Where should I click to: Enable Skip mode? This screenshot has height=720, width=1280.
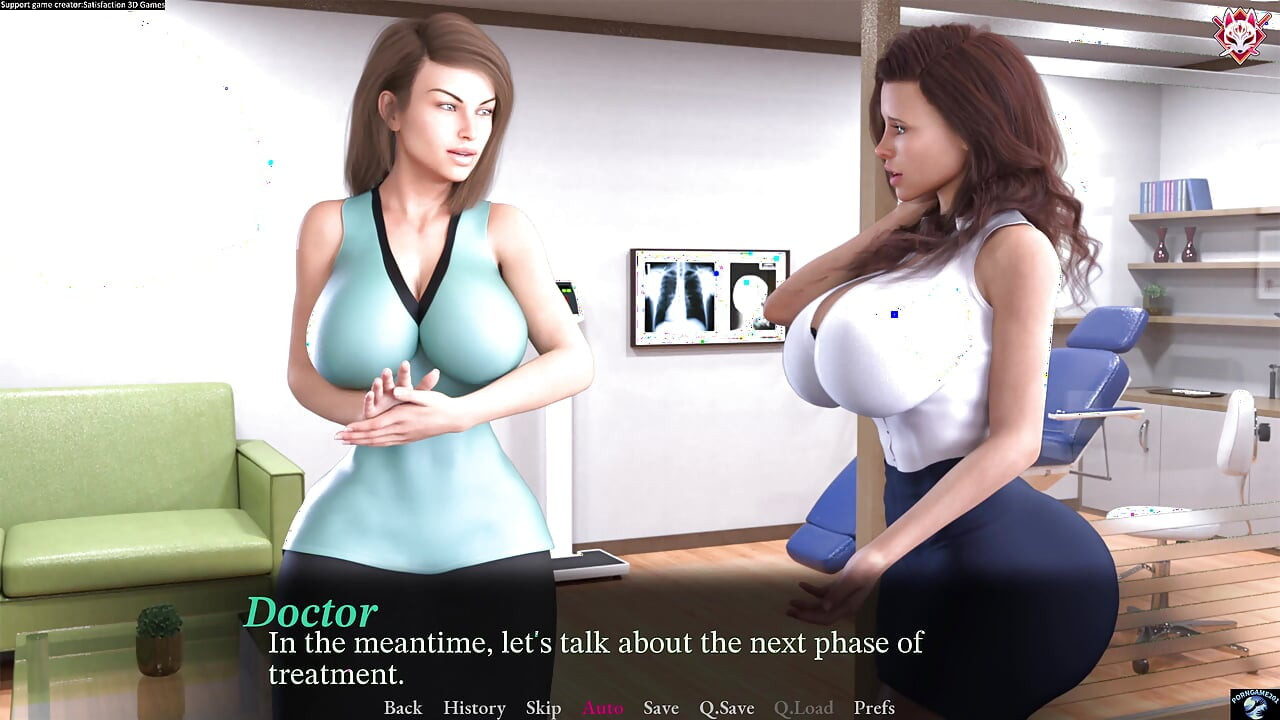pos(543,707)
